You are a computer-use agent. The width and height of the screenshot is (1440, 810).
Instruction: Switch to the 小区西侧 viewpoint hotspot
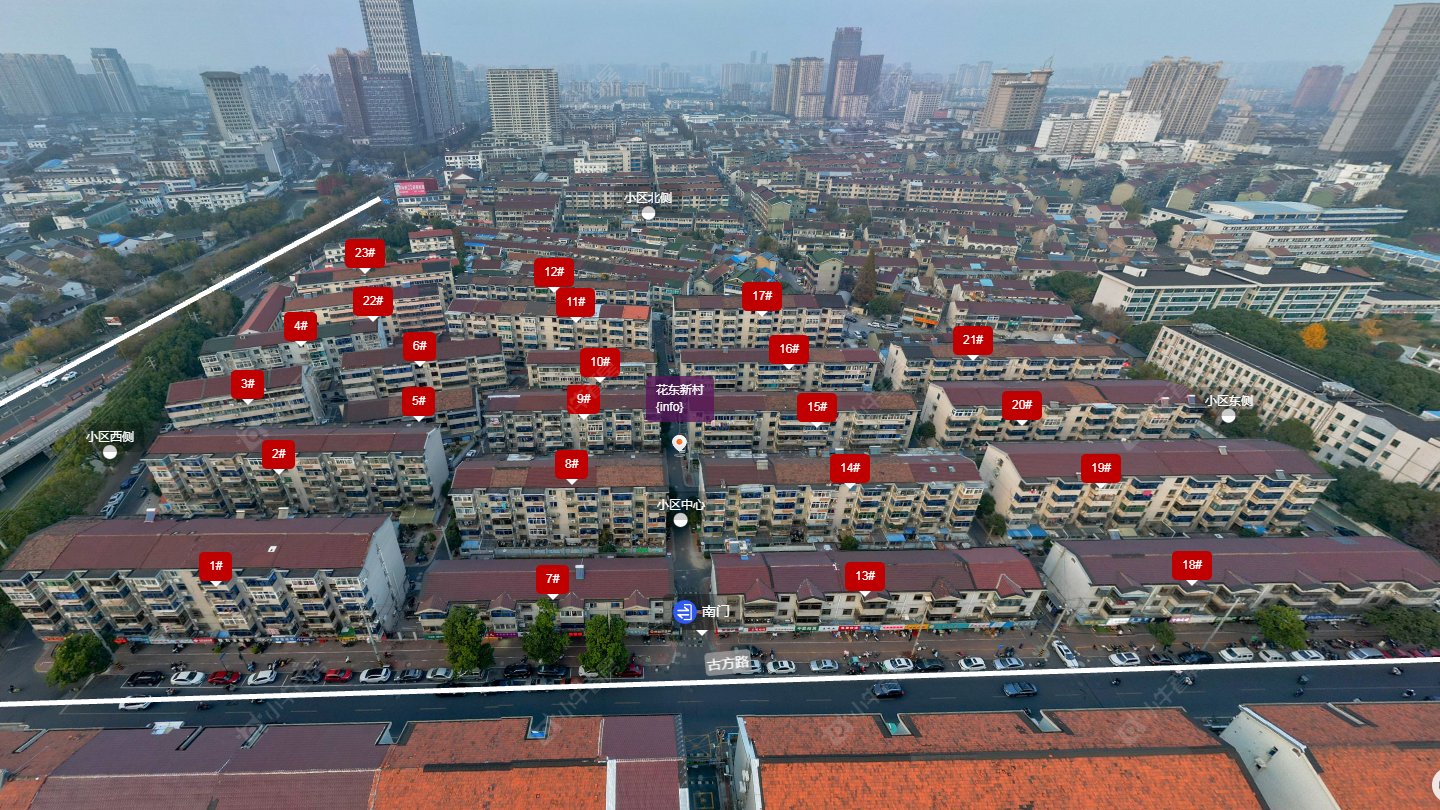pos(110,452)
